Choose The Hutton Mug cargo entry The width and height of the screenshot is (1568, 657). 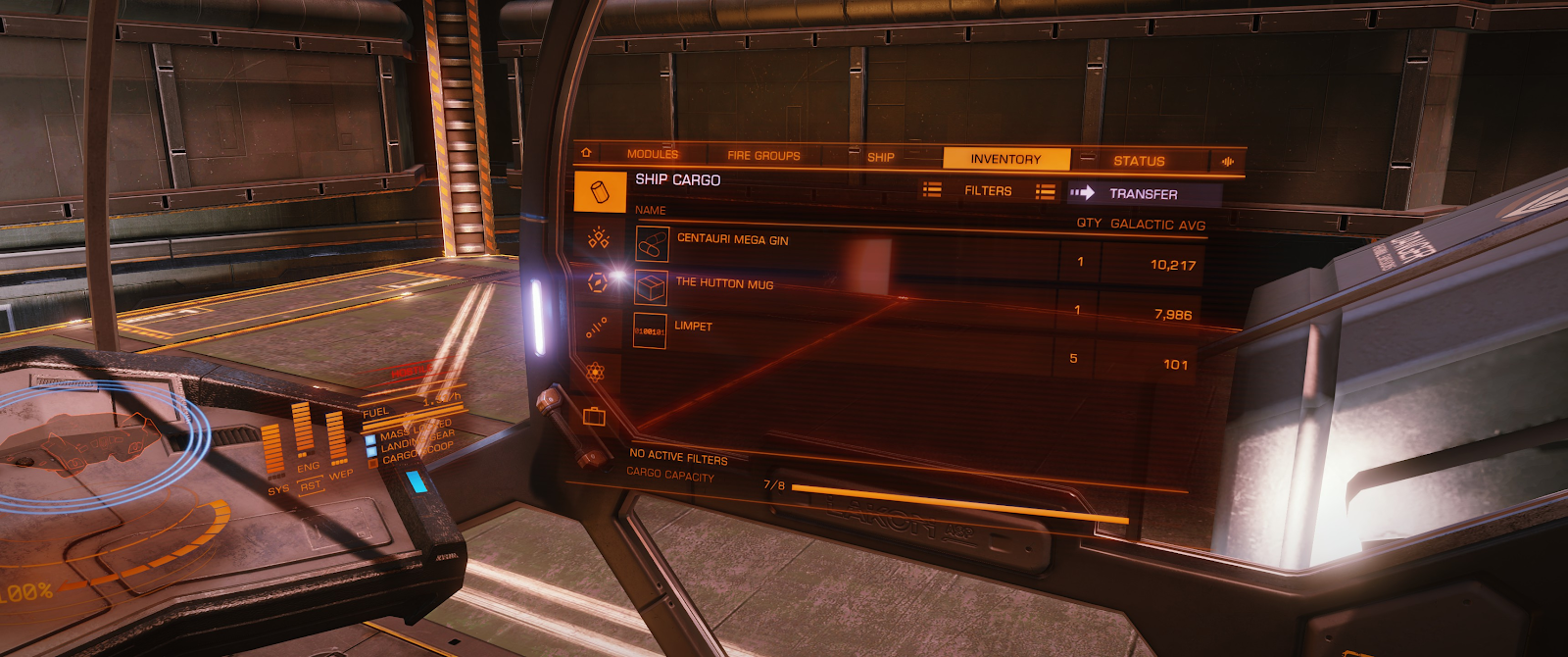(724, 284)
